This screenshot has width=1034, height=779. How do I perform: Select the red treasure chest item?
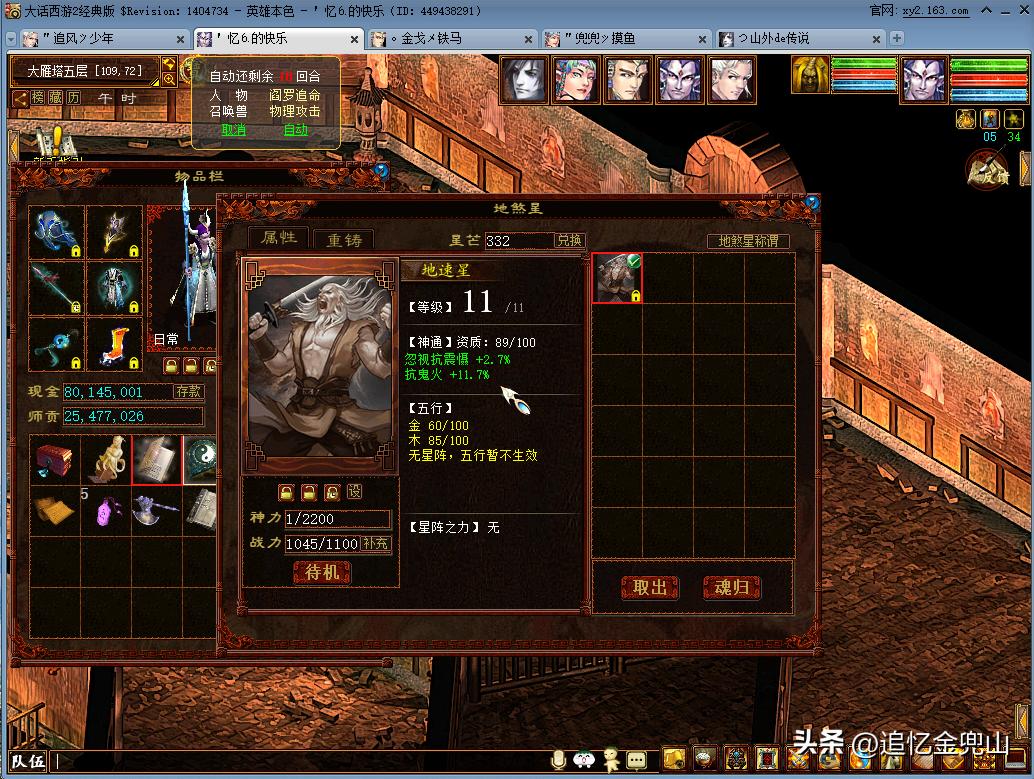point(54,461)
